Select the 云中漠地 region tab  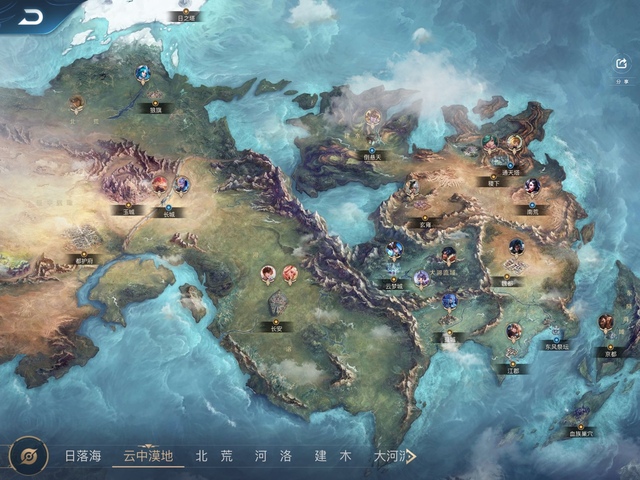point(148,456)
